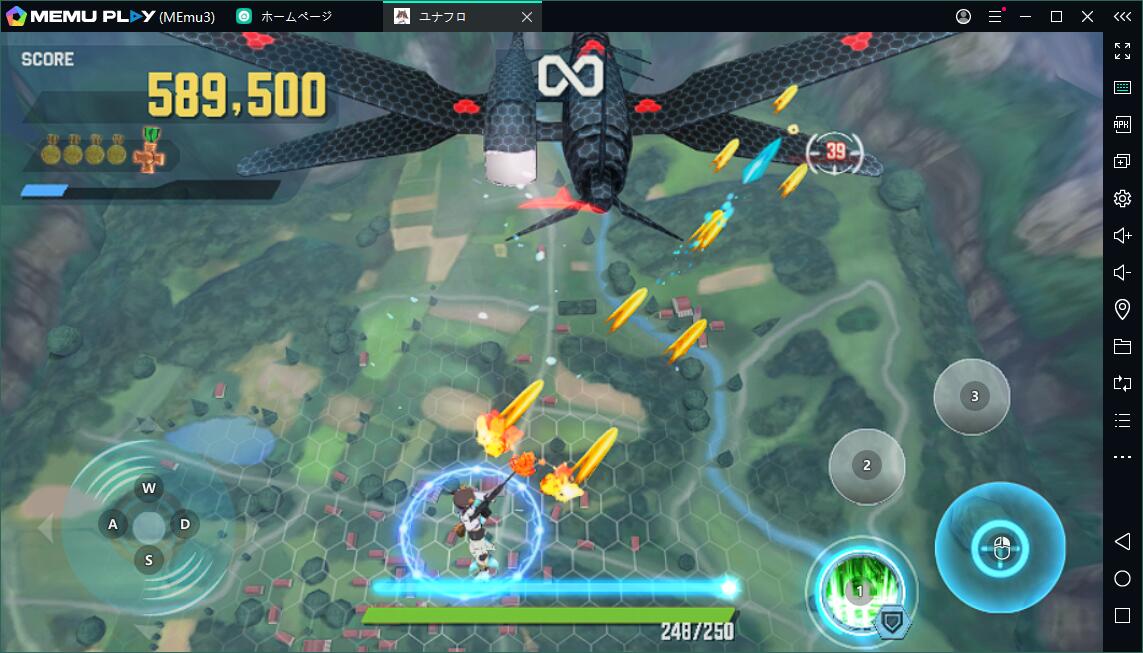The height and width of the screenshot is (653, 1143).
Task: Open the emulator settings gear
Action: point(1122,198)
